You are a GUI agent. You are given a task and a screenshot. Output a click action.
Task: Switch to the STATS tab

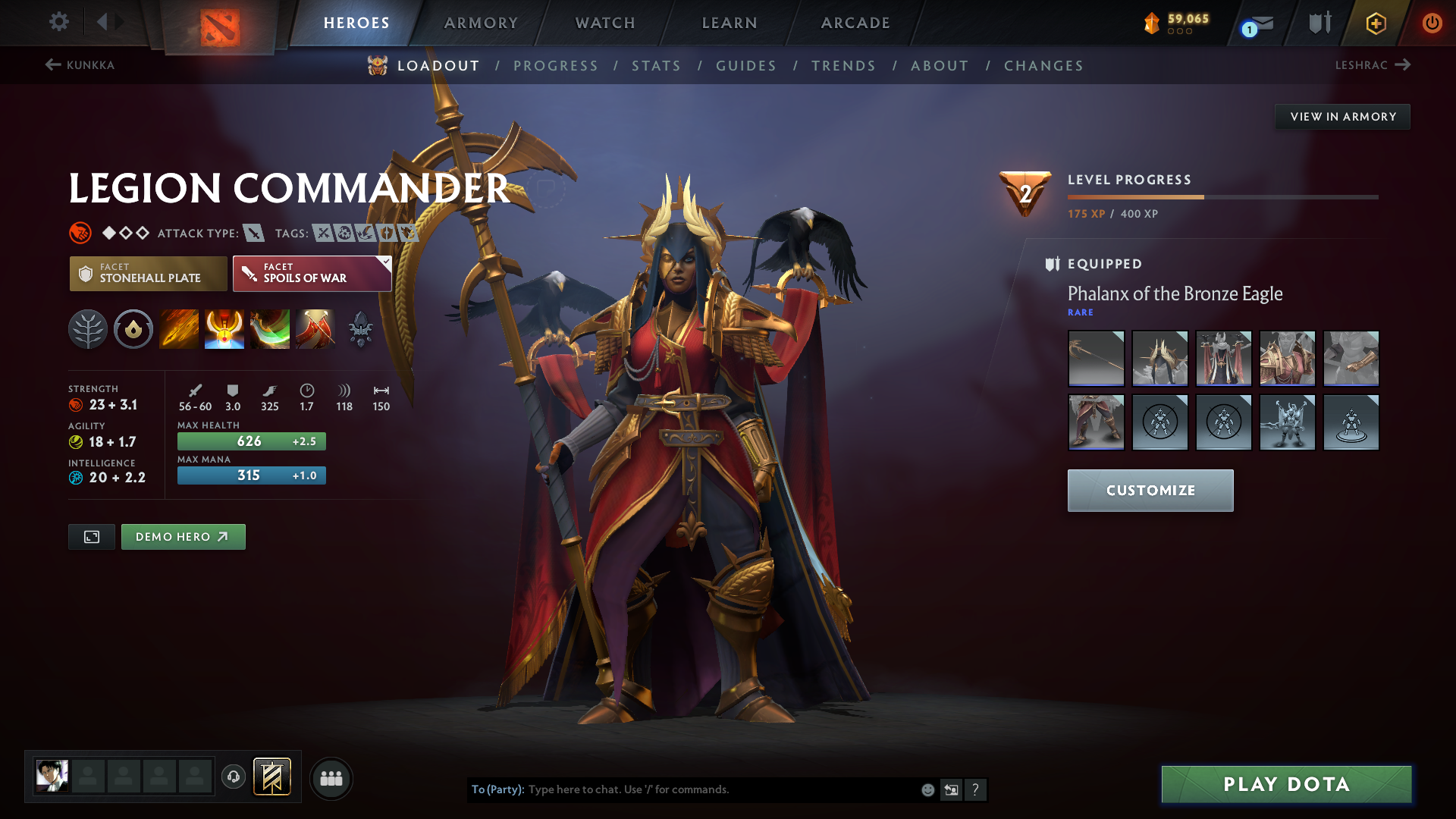tap(656, 65)
